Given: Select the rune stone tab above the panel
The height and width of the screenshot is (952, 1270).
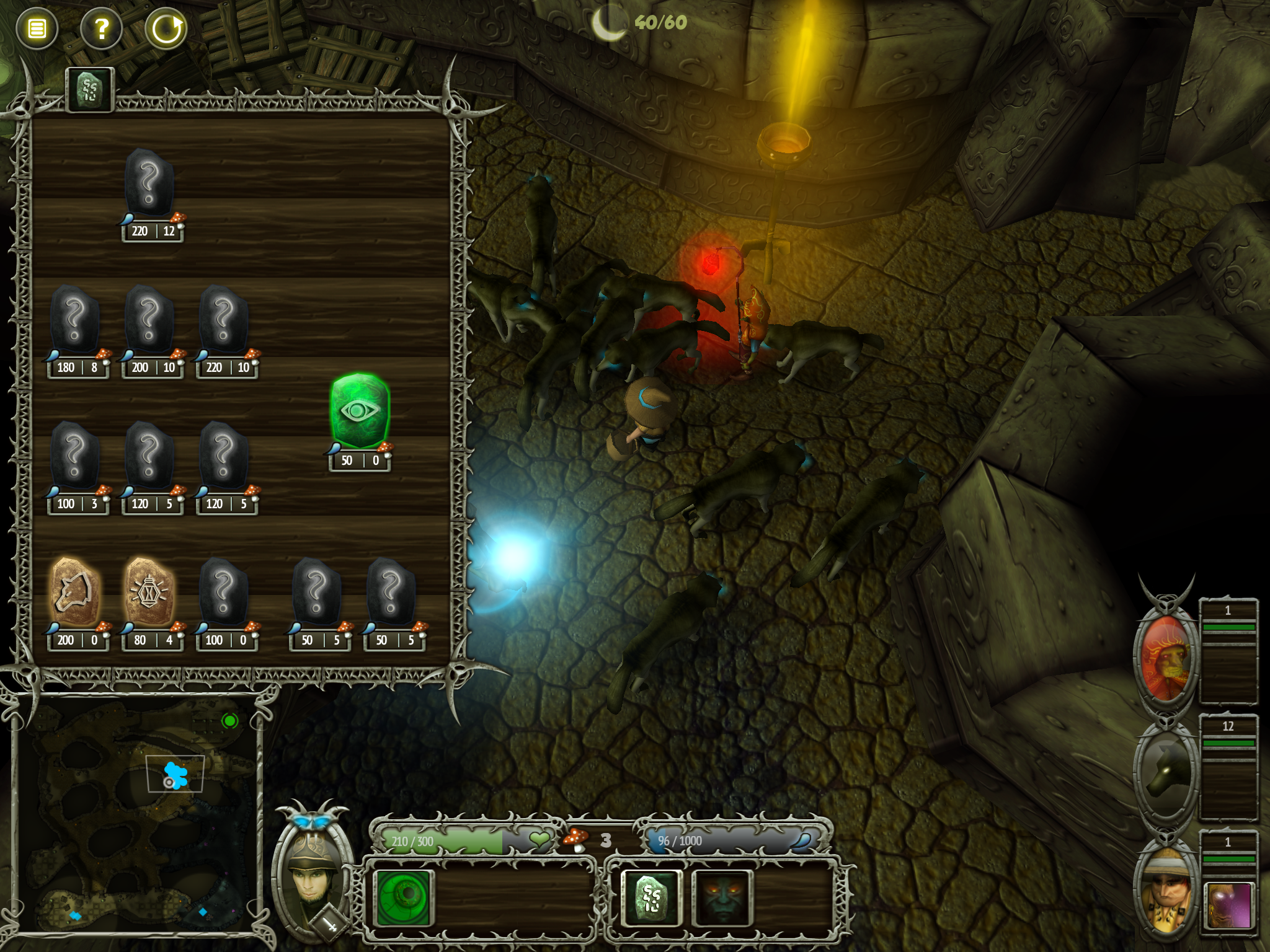Looking at the screenshot, I should (90, 89).
